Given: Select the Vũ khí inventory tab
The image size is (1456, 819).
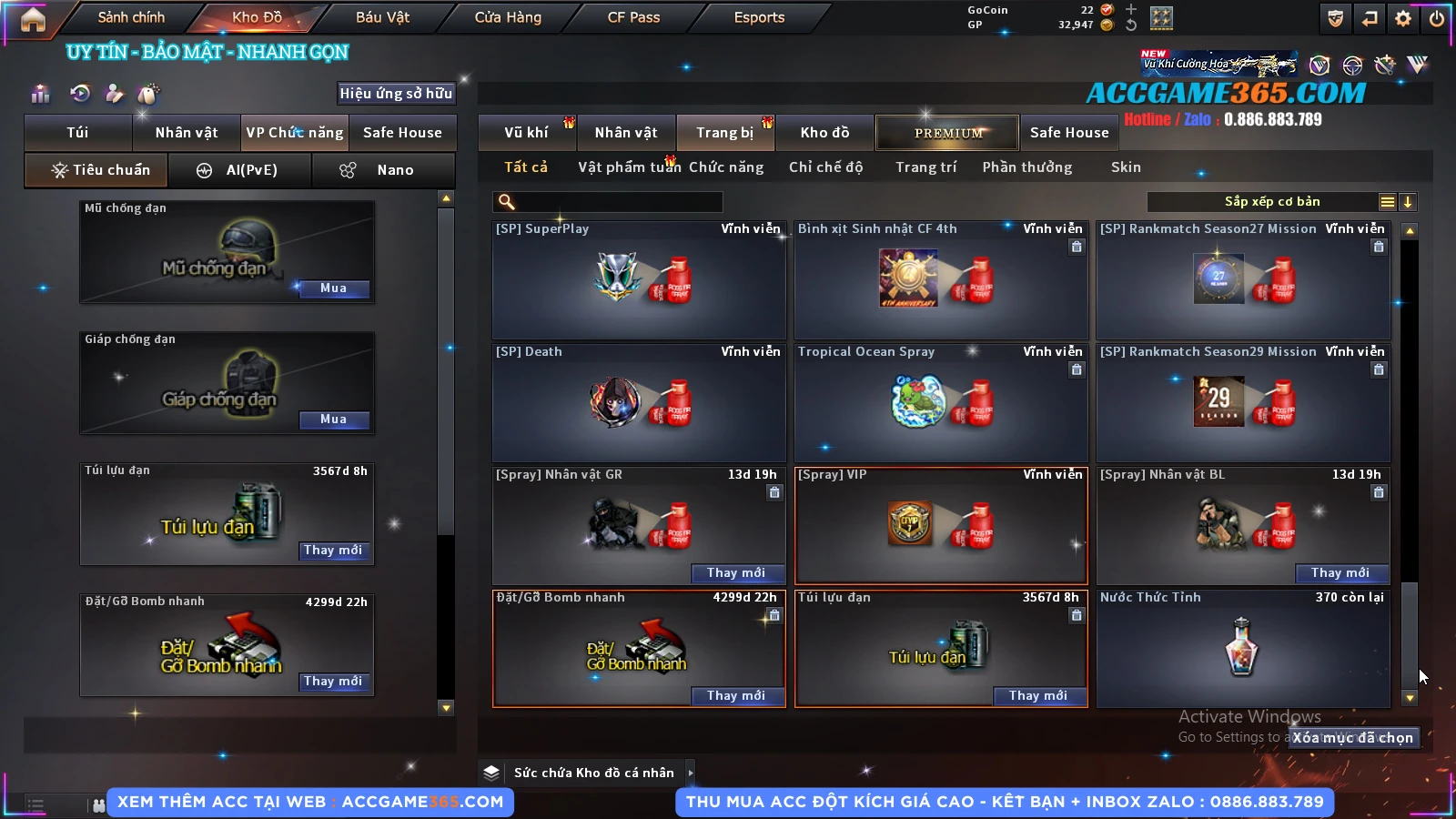Looking at the screenshot, I should pos(526,133).
